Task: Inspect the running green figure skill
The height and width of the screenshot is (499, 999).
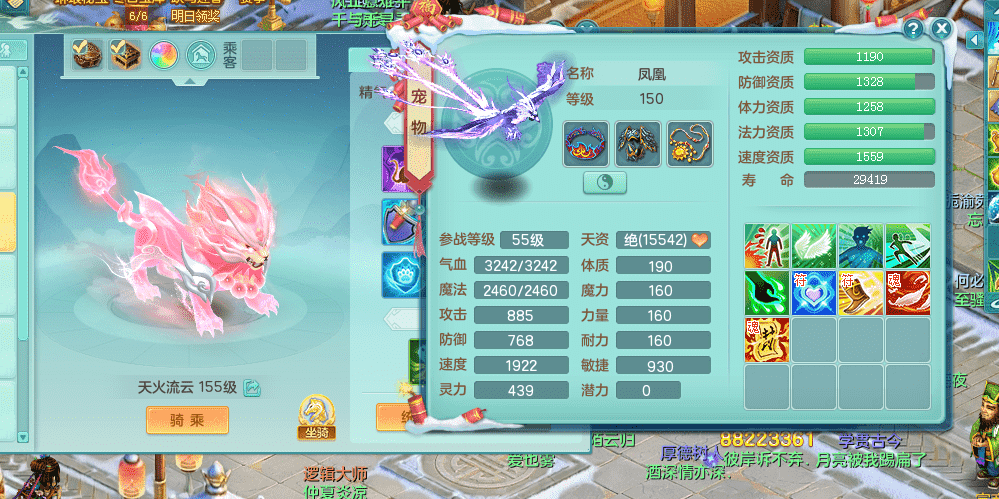Action: (907, 246)
